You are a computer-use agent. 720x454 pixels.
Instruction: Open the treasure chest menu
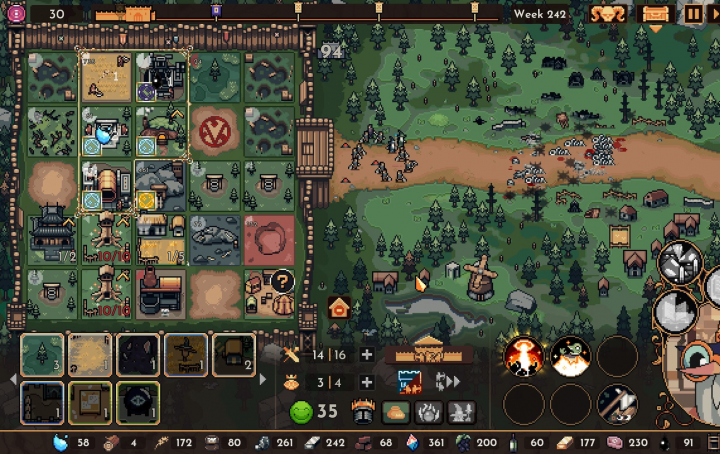(x=656, y=14)
